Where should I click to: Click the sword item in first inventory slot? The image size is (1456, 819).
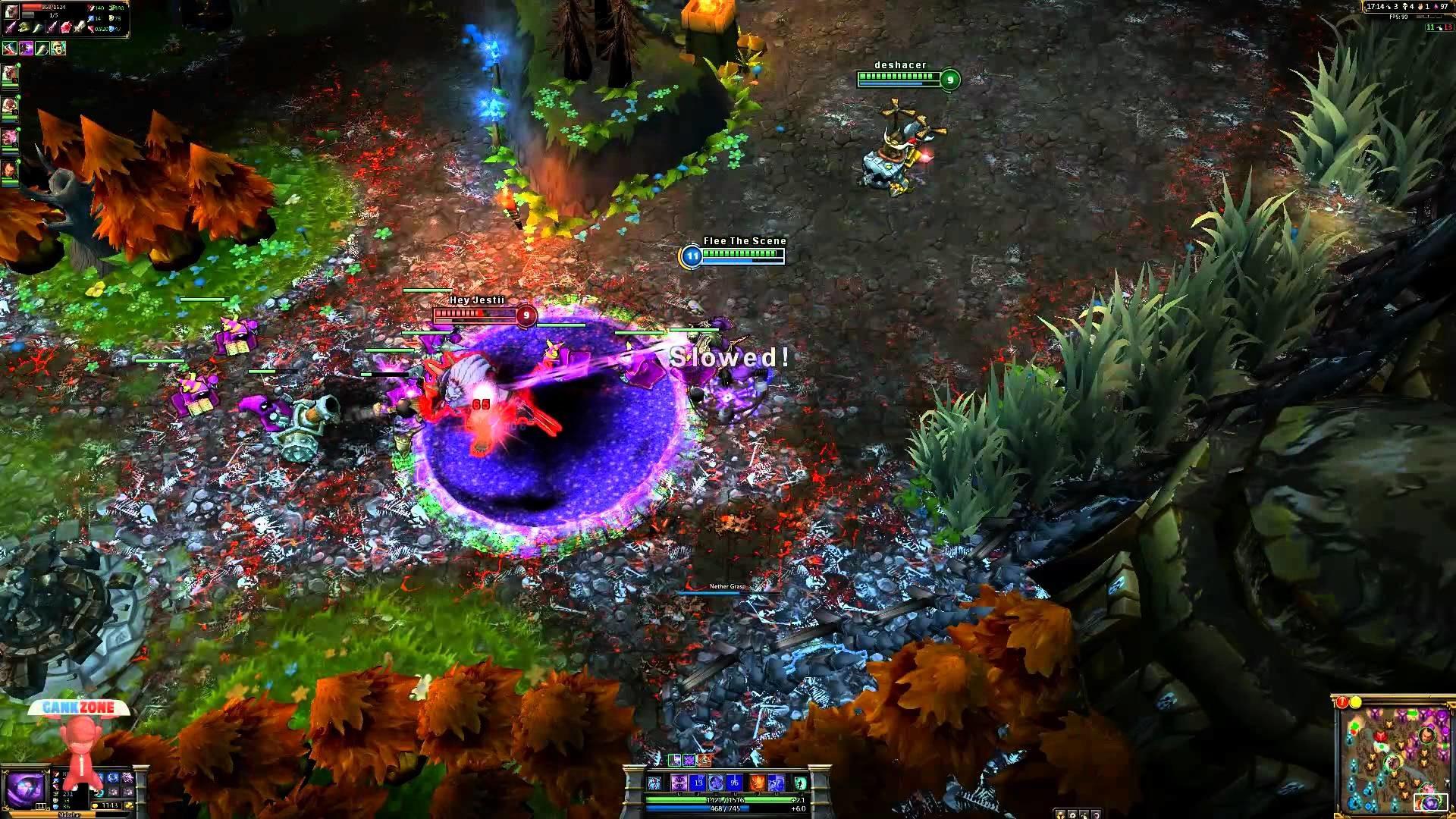point(10,28)
